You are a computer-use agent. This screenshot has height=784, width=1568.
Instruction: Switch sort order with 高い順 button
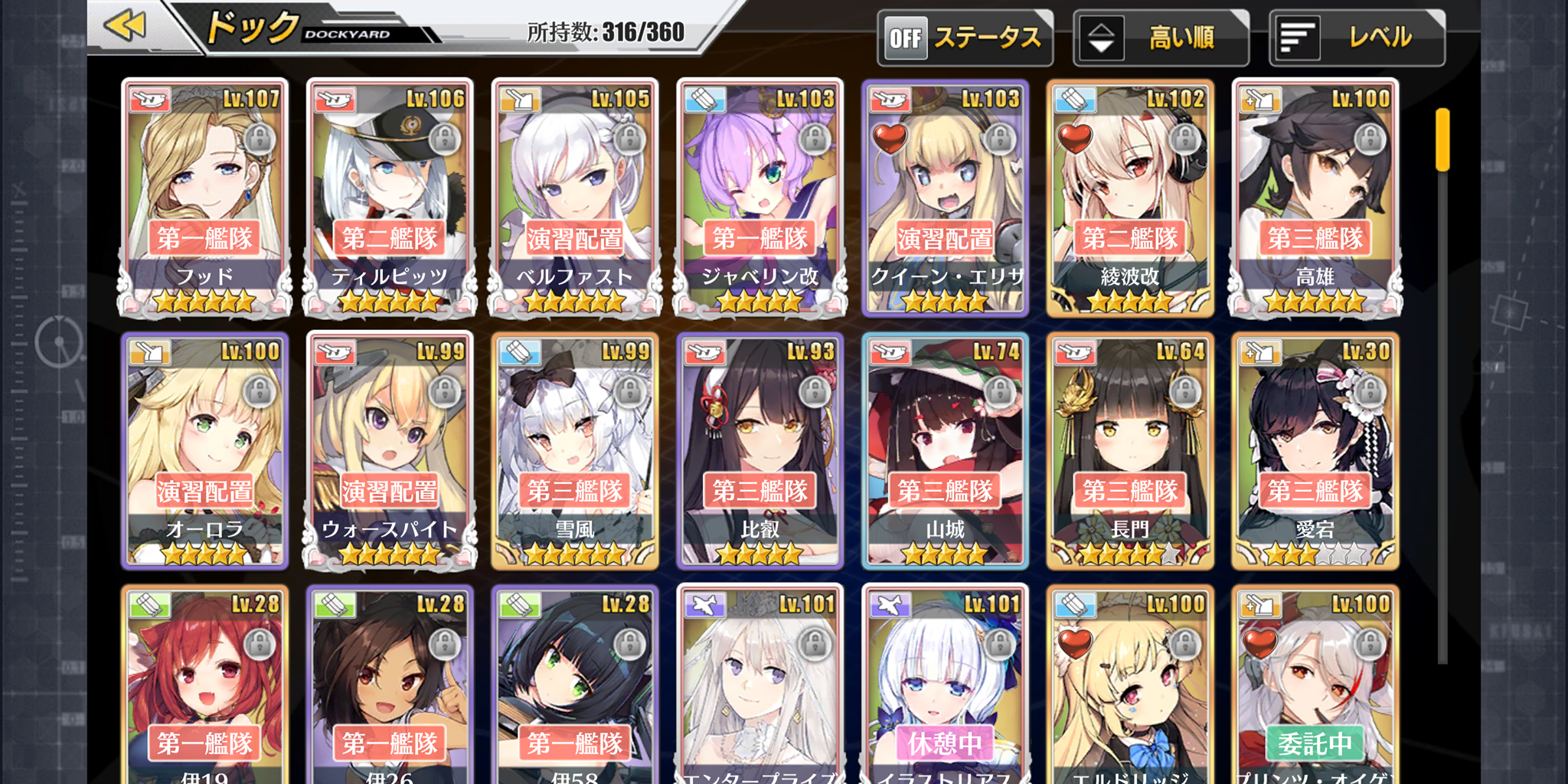coord(1161,38)
